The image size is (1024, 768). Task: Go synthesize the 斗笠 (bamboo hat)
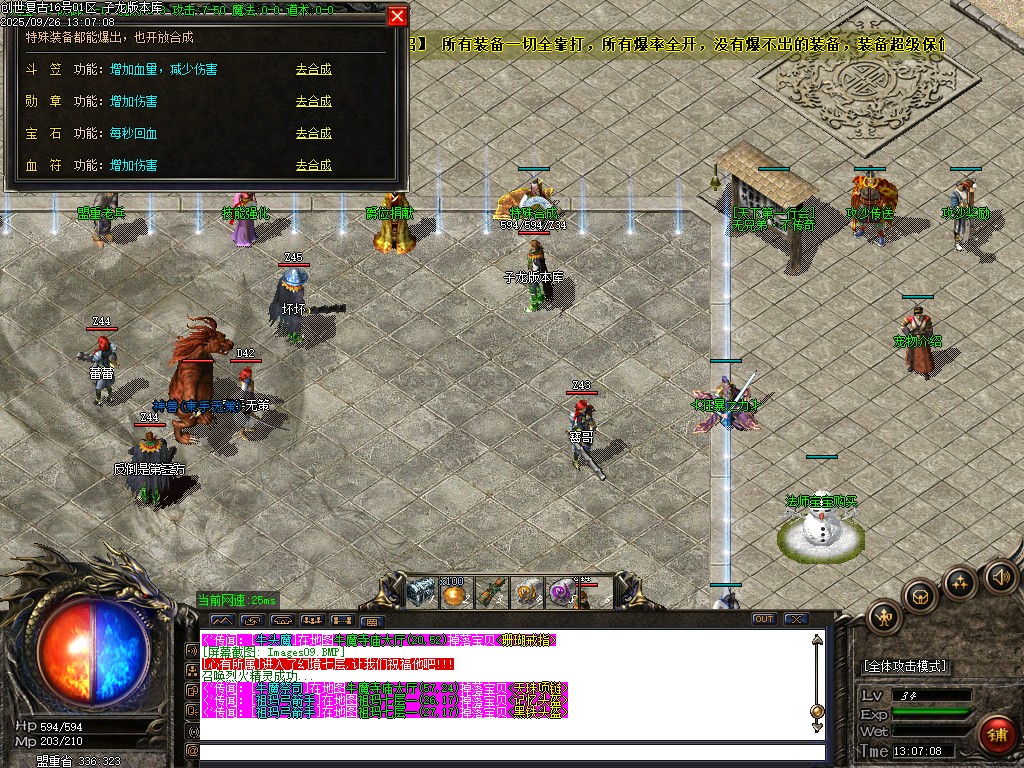313,70
